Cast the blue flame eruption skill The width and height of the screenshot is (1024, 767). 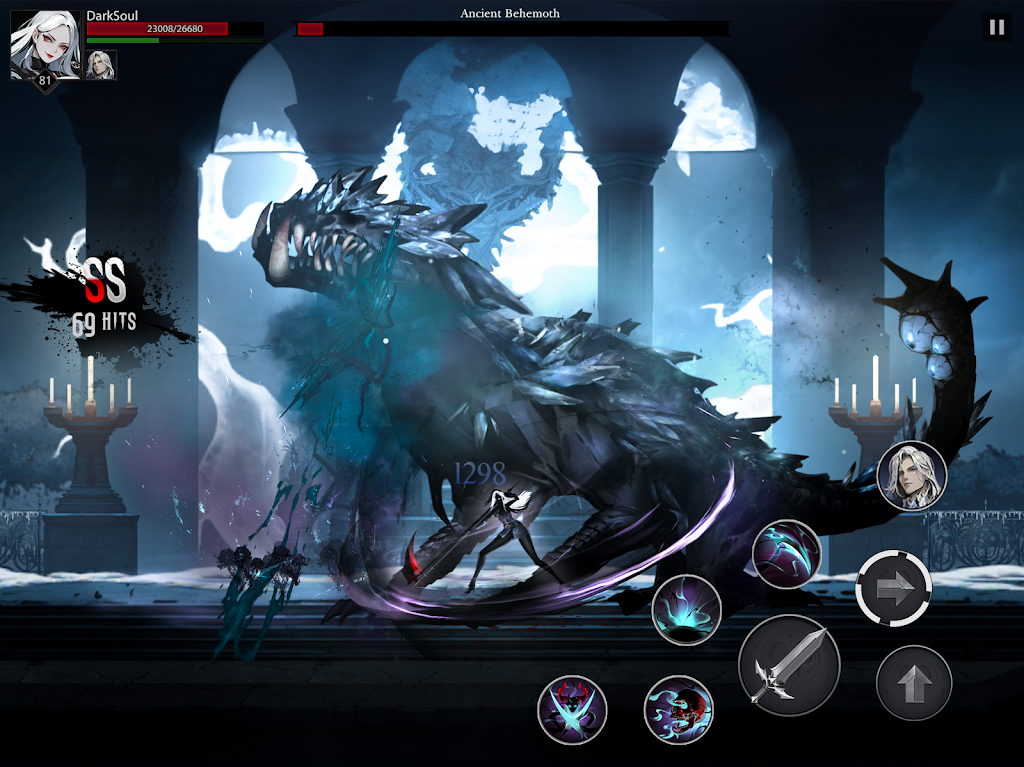[686, 609]
